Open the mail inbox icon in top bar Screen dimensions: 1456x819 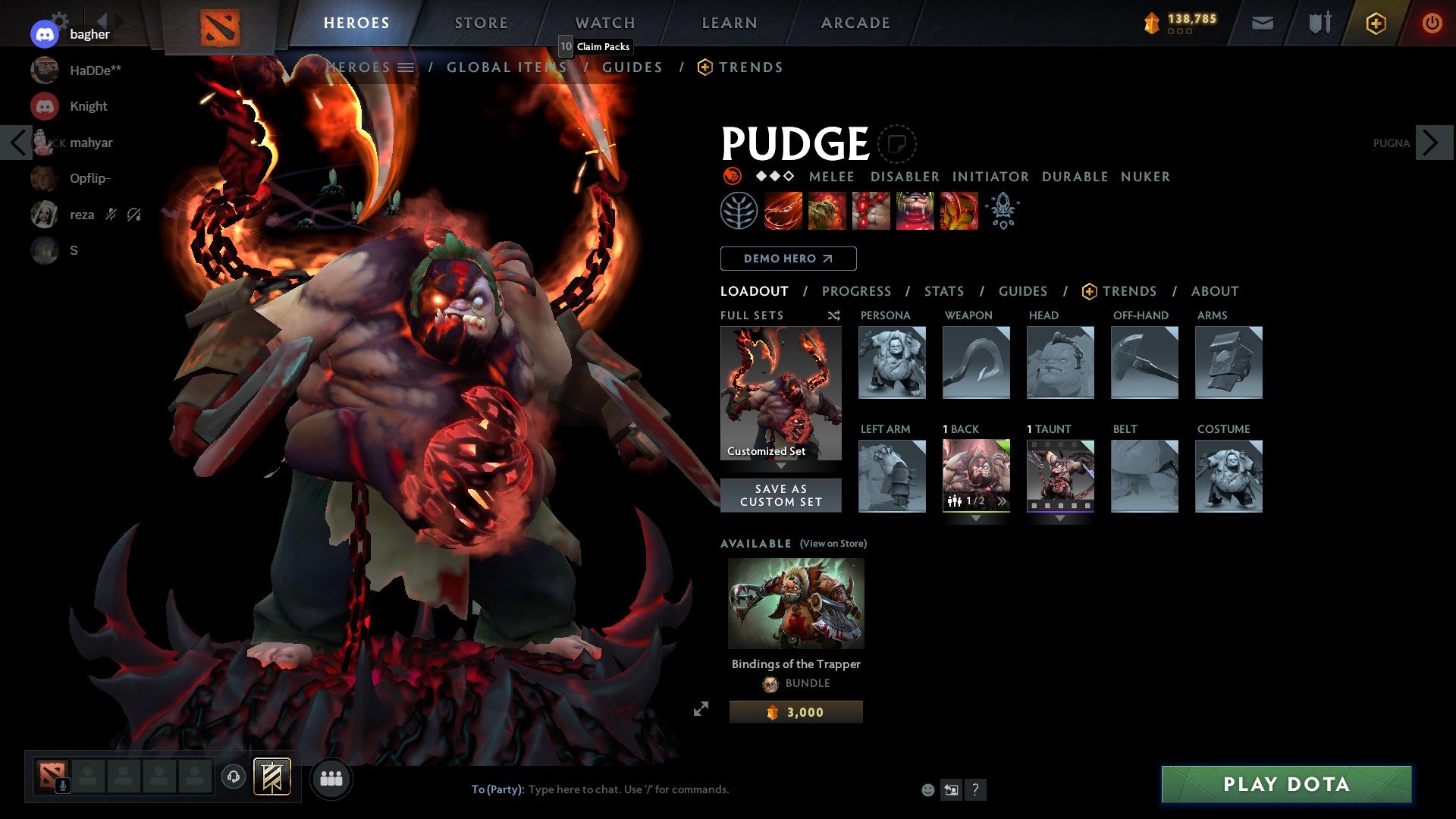pyautogui.click(x=1263, y=23)
